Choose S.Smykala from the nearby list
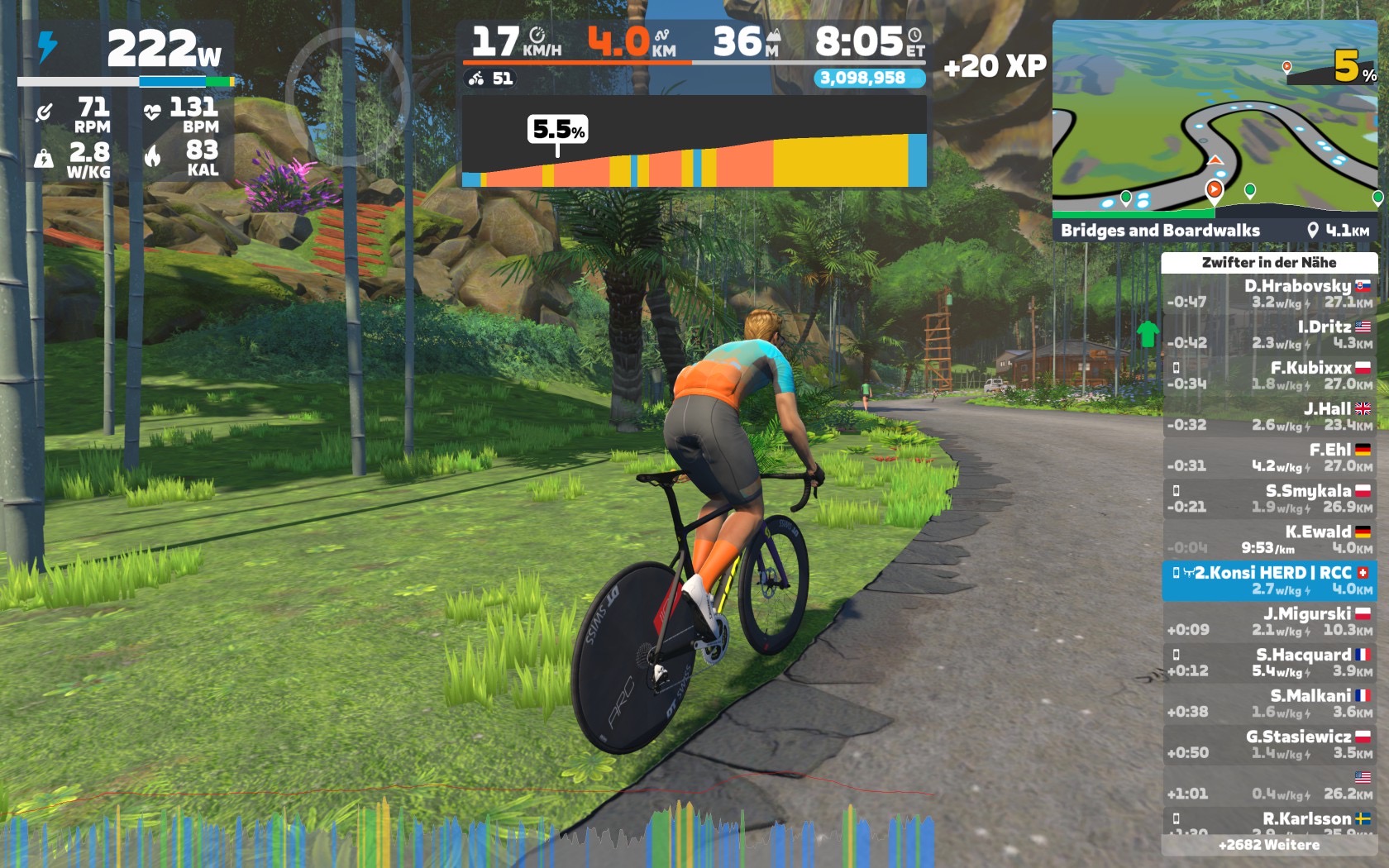1389x868 pixels. pyautogui.click(x=1269, y=498)
